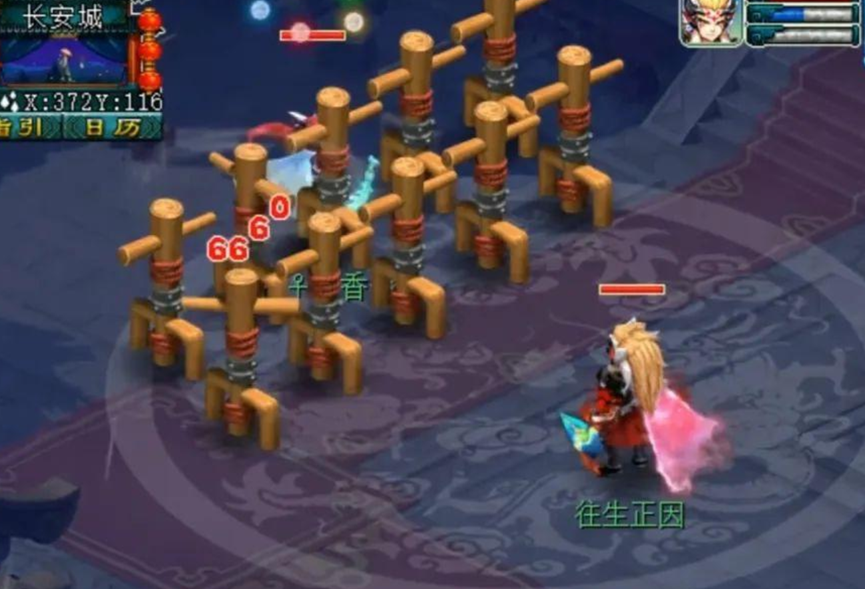Select the player character portrait
Viewport: 865px width, 589px height.
(x=711, y=22)
